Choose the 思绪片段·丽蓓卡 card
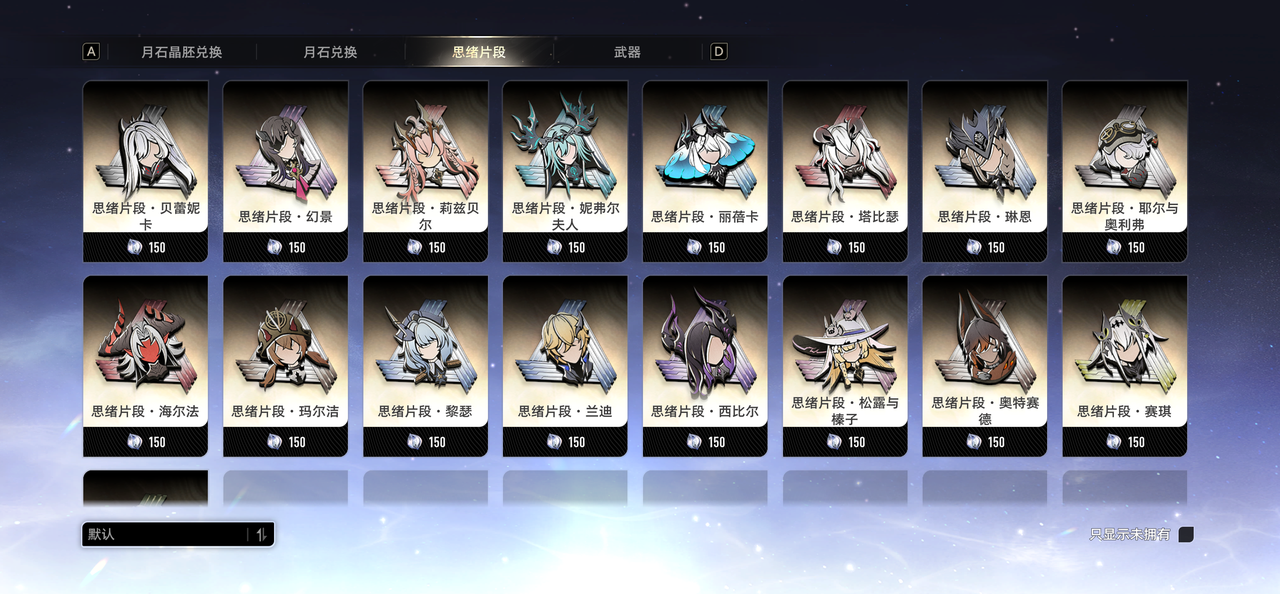Image resolution: width=1280 pixels, height=594 pixels. pyautogui.click(x=705, y=170)
